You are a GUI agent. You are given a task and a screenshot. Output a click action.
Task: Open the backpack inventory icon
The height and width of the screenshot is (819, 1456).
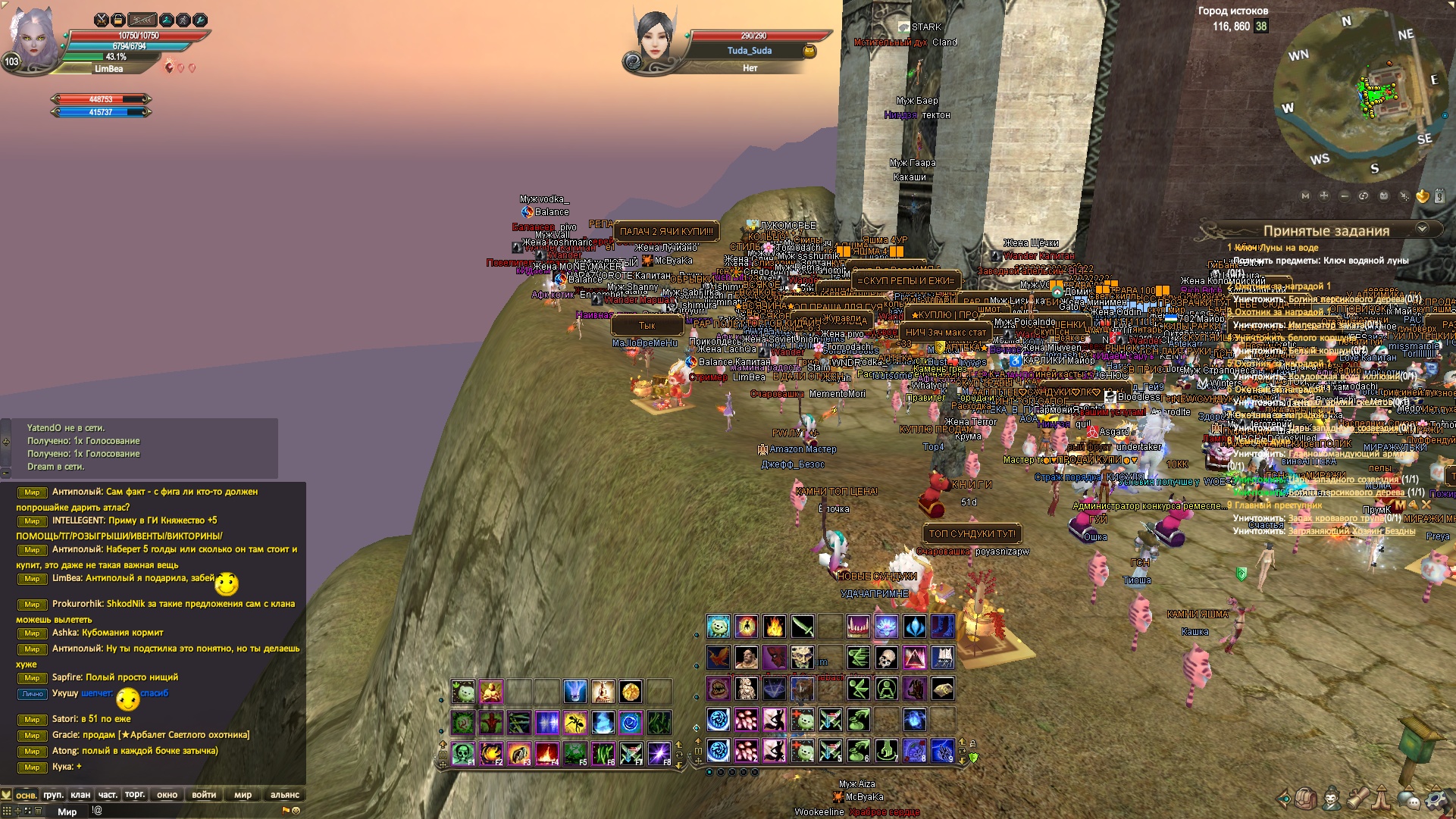coord(1305,799)
